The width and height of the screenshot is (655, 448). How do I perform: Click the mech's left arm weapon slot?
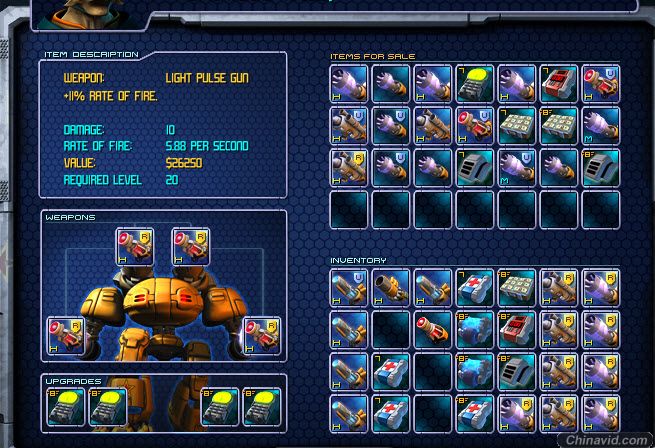coord(65,334)
